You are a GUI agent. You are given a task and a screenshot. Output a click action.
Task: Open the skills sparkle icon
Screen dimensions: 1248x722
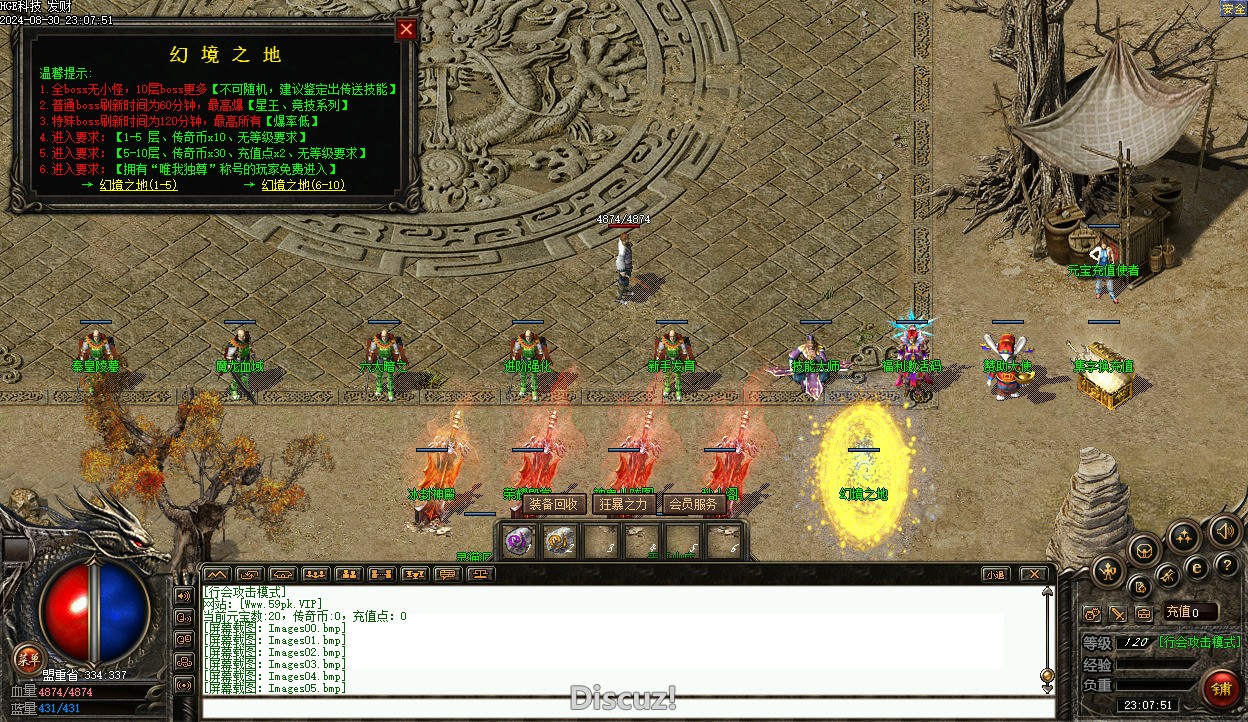pyautogui.click(x=1184, y=537)
